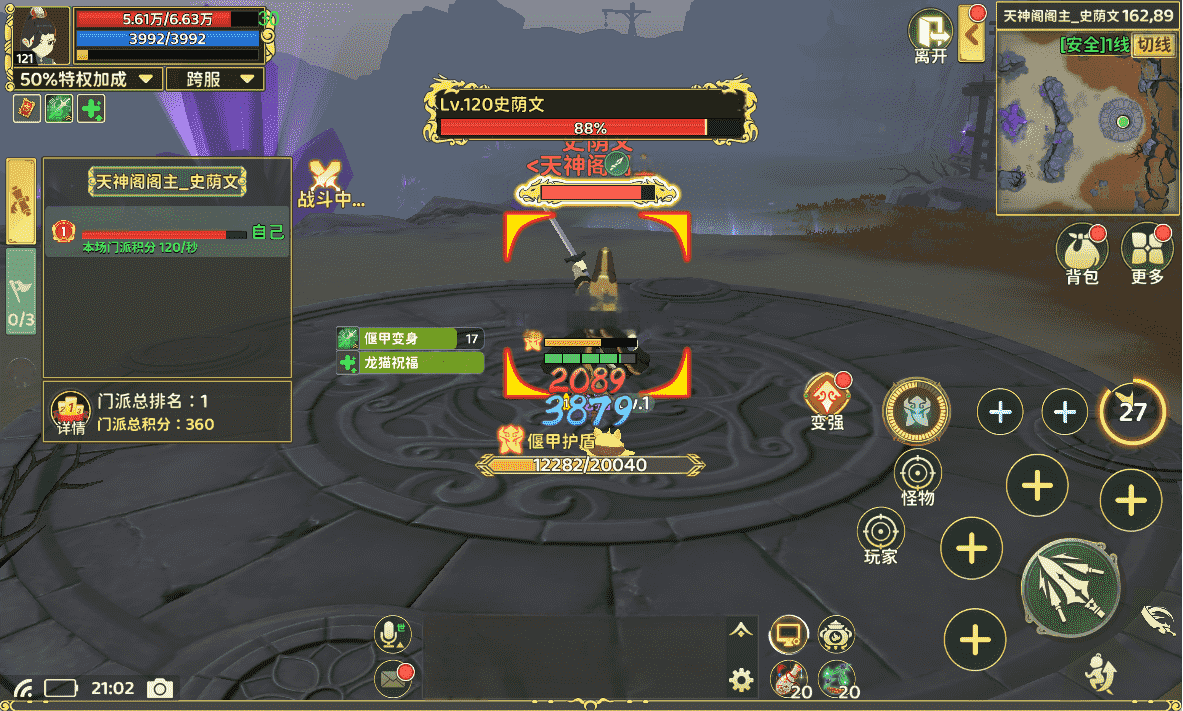Switch line with the 切线 button
Screen dimensions: 1183x711
pyautogui.click(x=1154, y=45)
